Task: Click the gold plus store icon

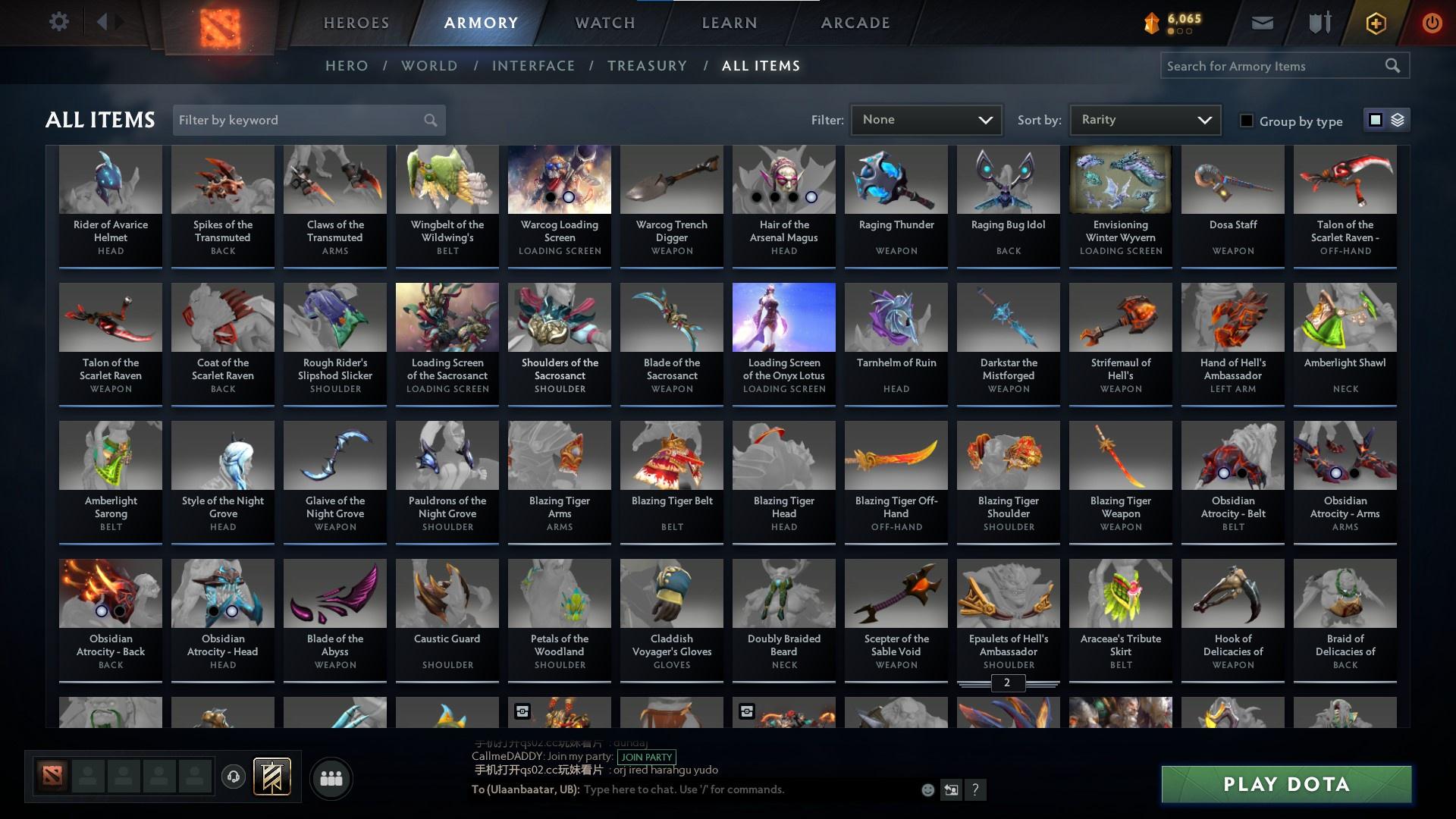Action: click(x=1375, y=22)
